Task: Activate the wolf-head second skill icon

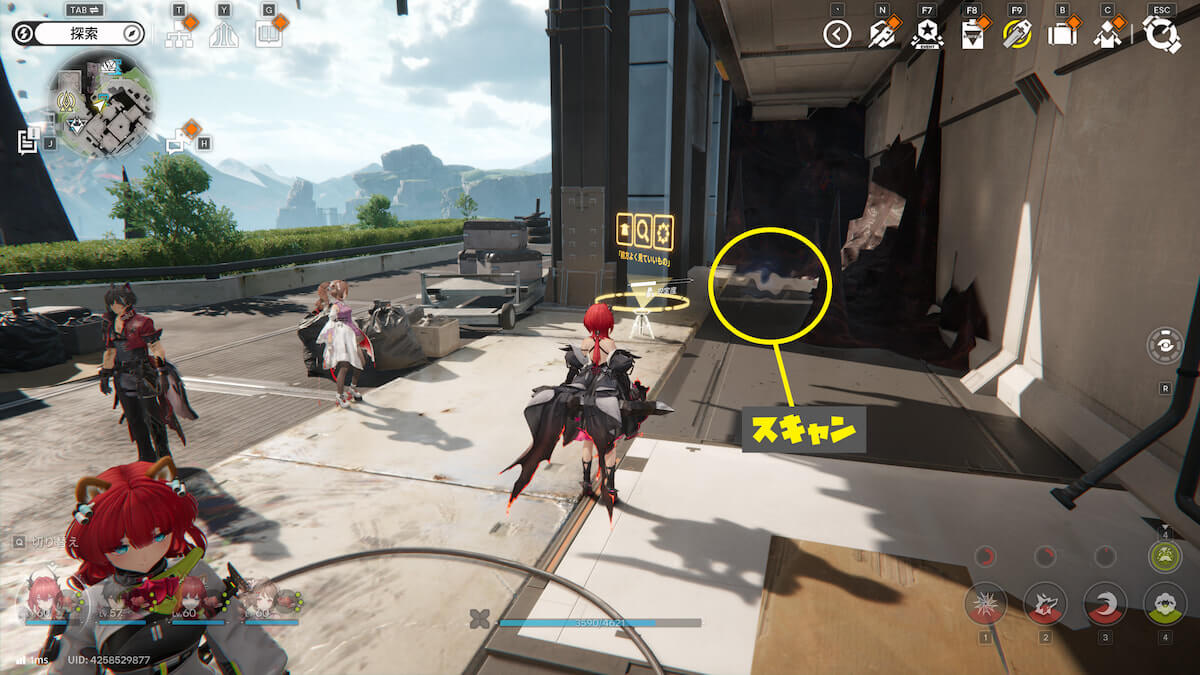Action: click(x=1045, y=603)
